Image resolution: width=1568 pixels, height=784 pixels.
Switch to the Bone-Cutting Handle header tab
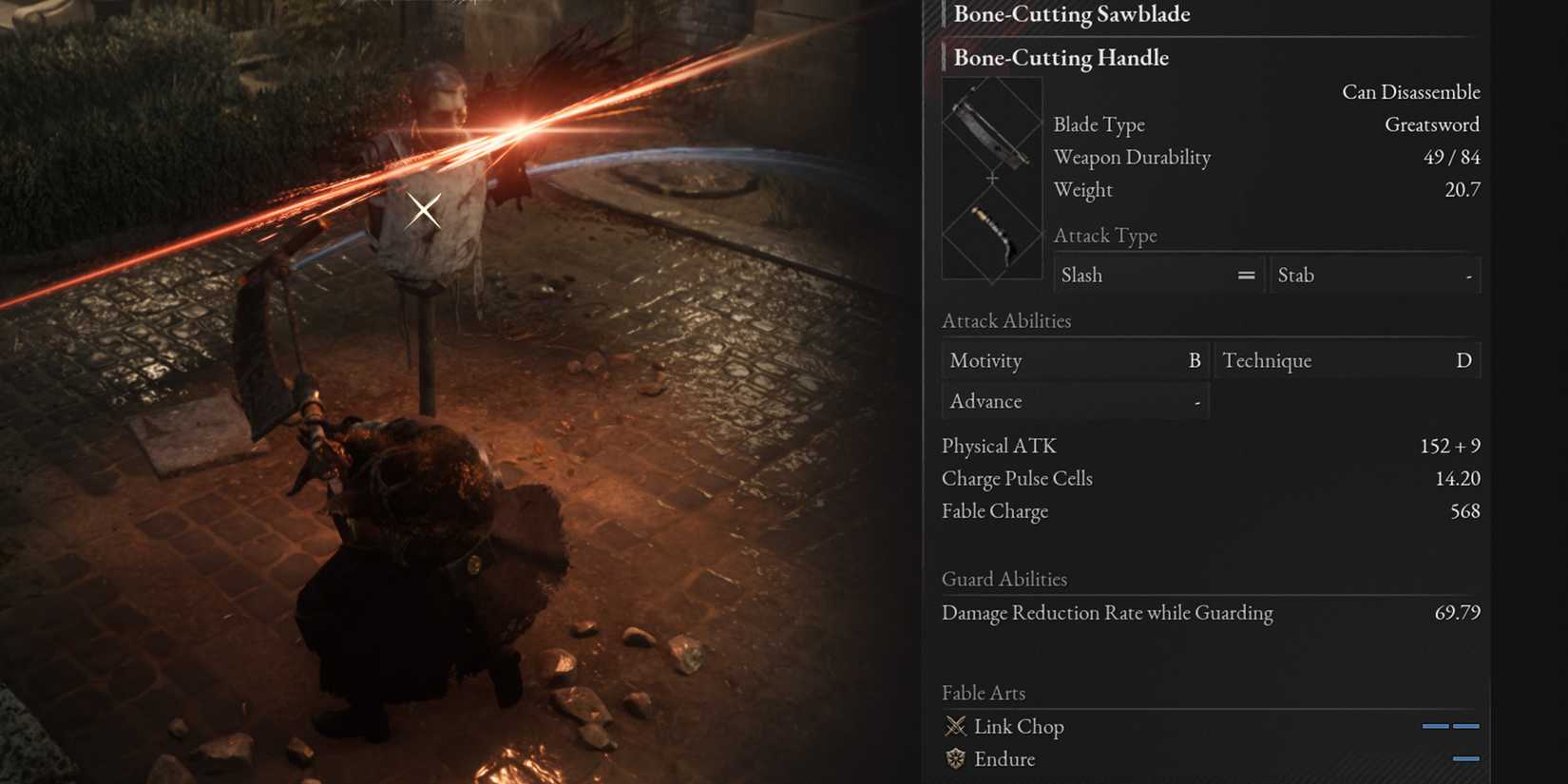(x=1061, y=58)
